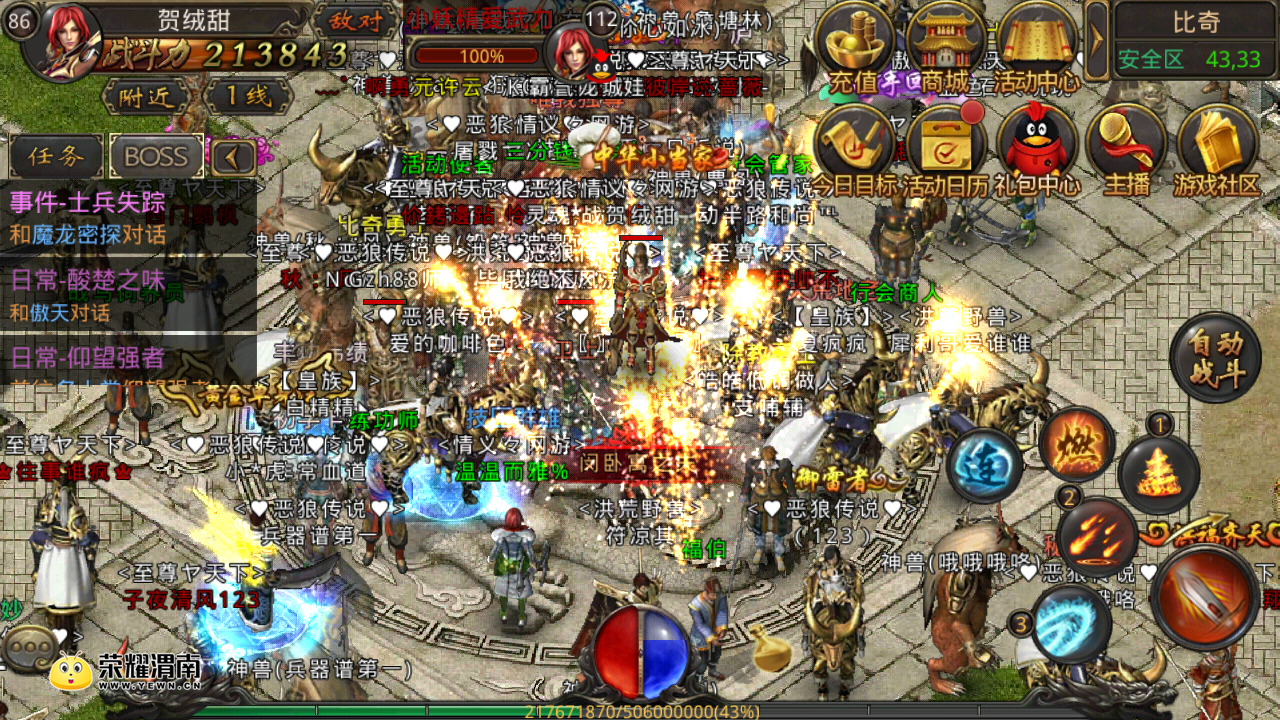The height and width of the screenshot is (720, 1280).
Task: Activate the blue 连 combo skill
Action: pos(984,465)
